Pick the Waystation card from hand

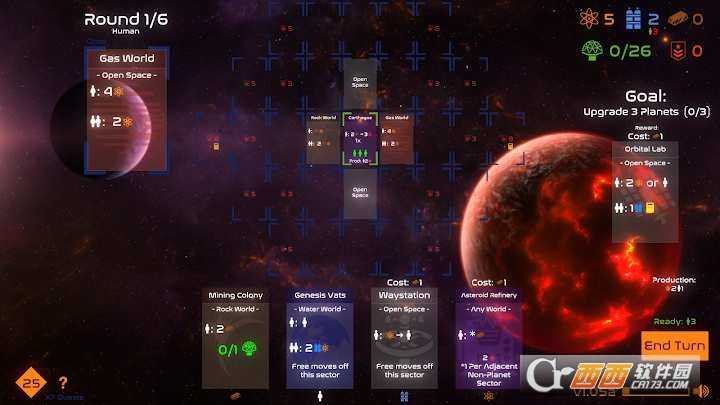(x=403, y=338)
